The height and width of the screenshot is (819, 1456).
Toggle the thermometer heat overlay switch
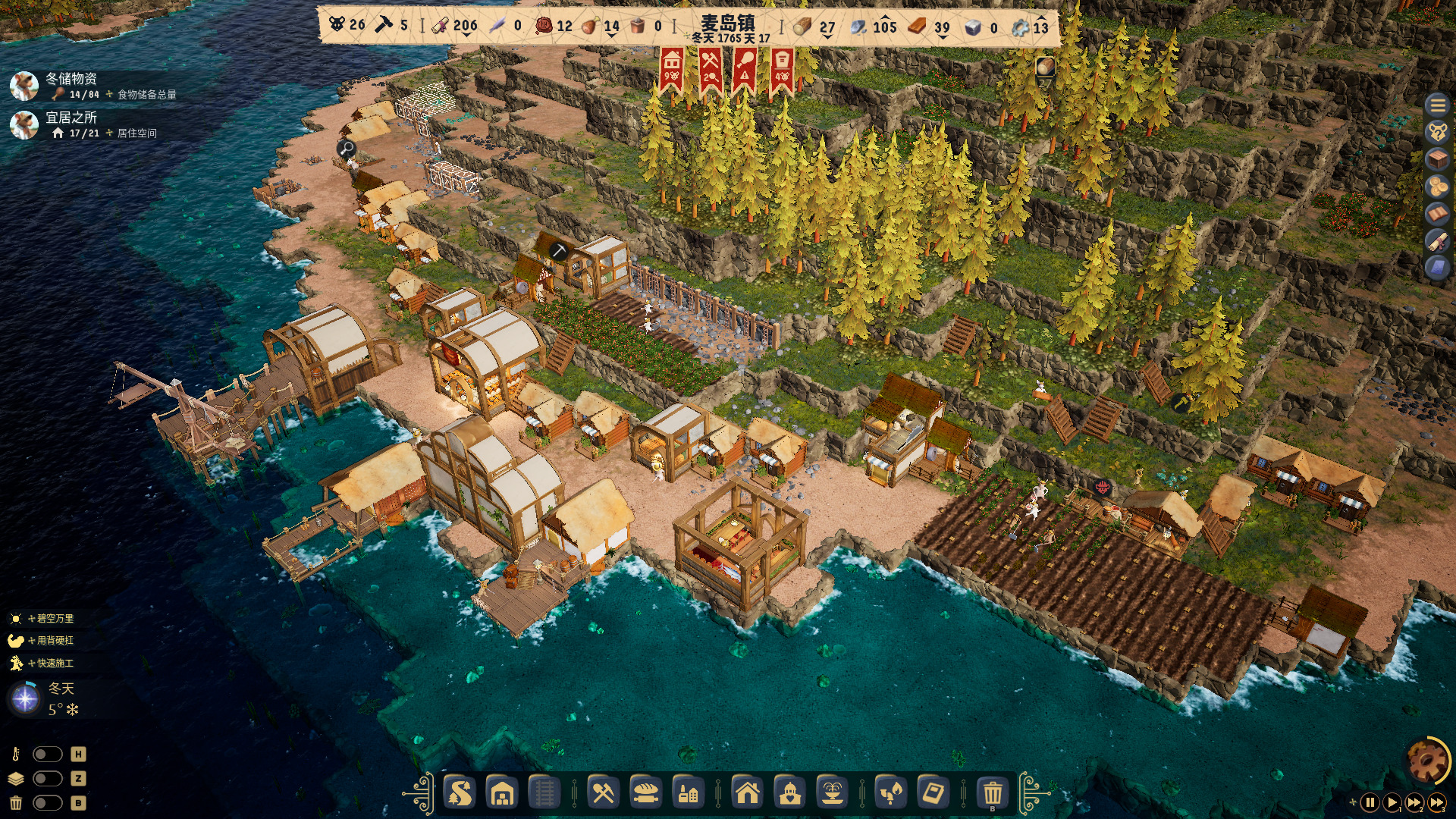coord(47,755)
